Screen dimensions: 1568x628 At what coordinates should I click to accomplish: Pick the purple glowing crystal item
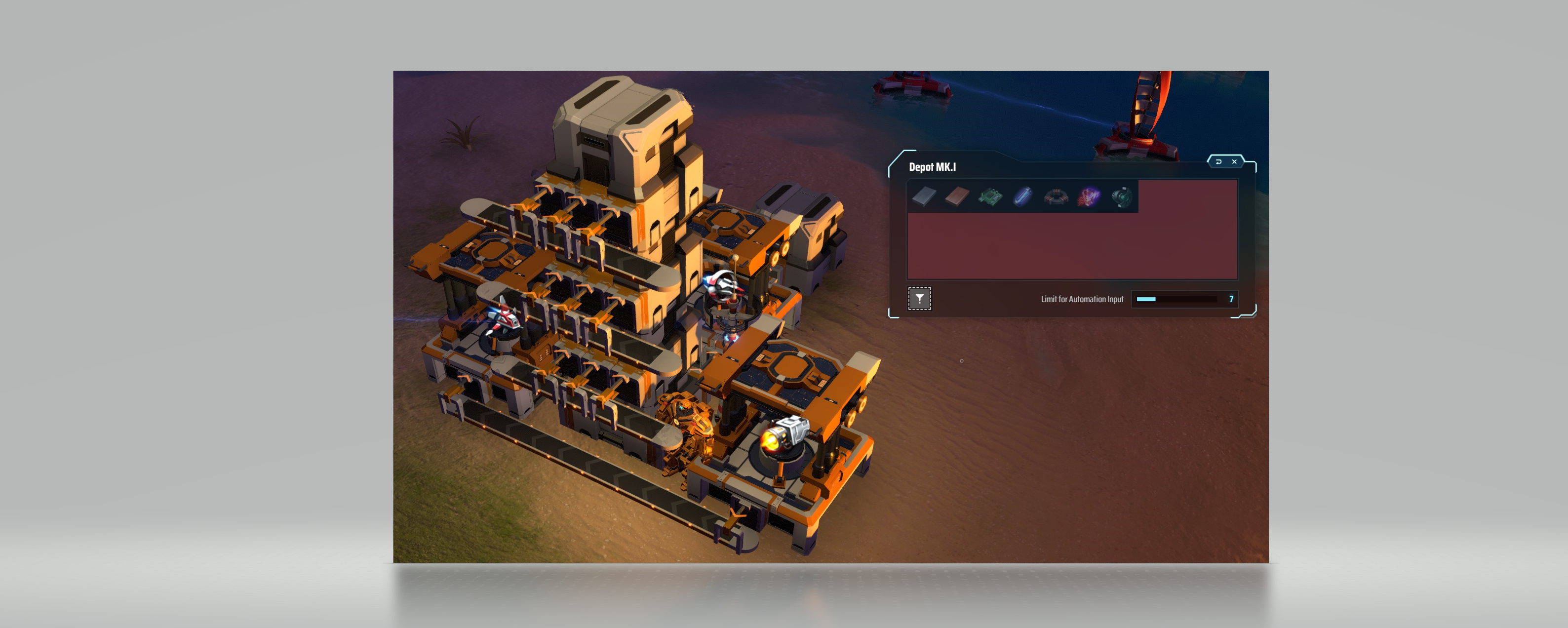tap(1089, 196)
